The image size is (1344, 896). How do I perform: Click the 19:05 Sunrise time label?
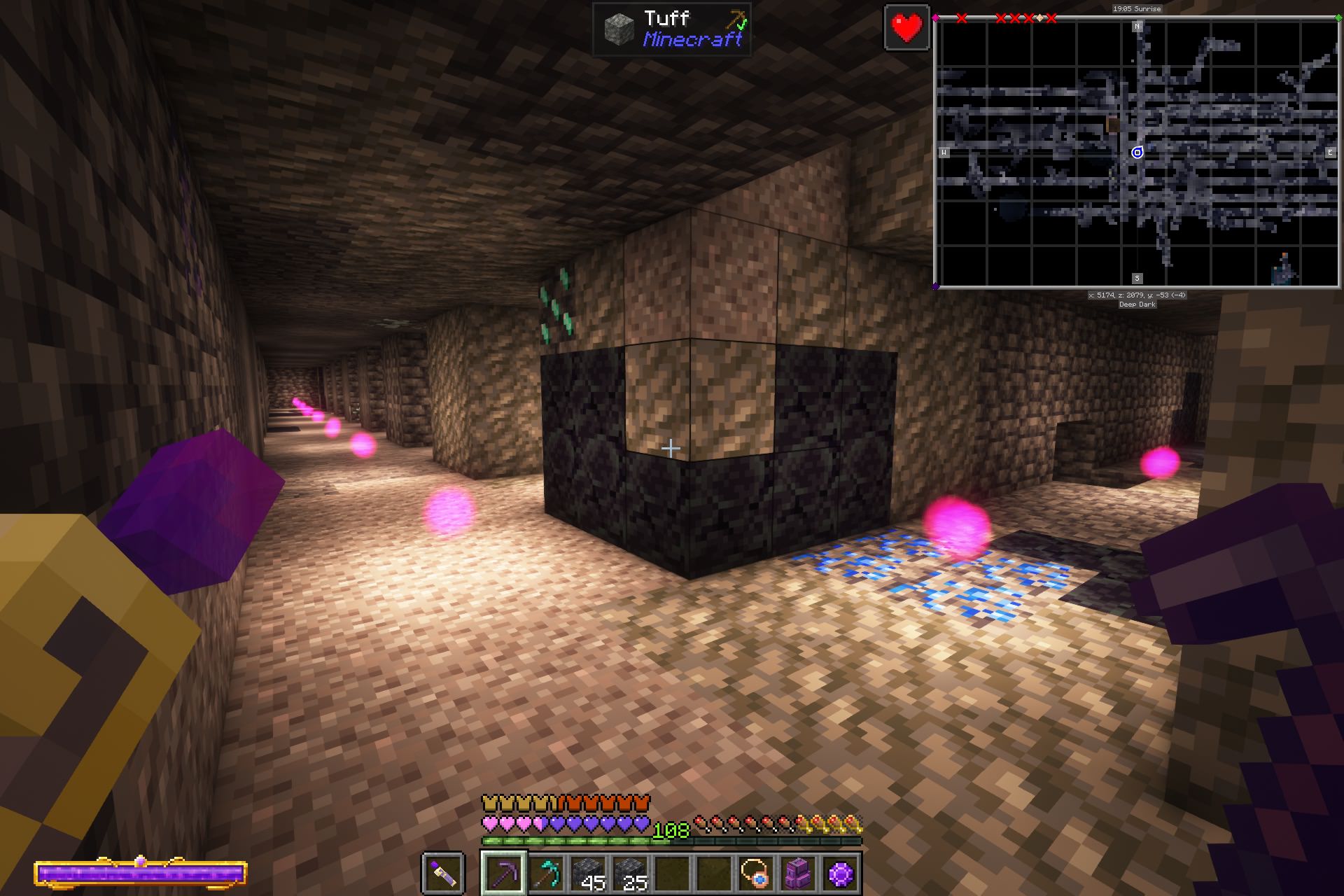pos(1138,9)
